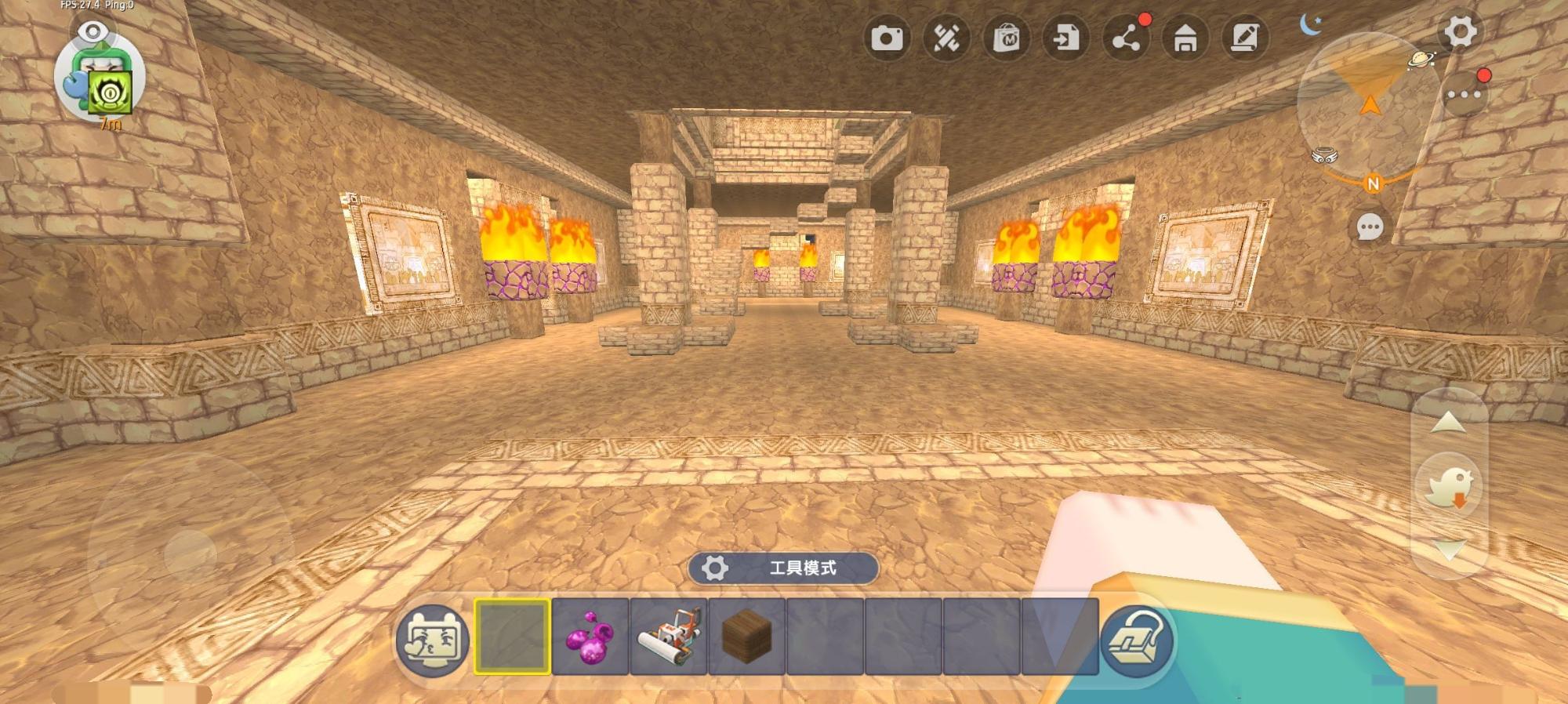Open the notepad edit icon
Viewport: 1568px width, 704px height.
(1245, 38)
